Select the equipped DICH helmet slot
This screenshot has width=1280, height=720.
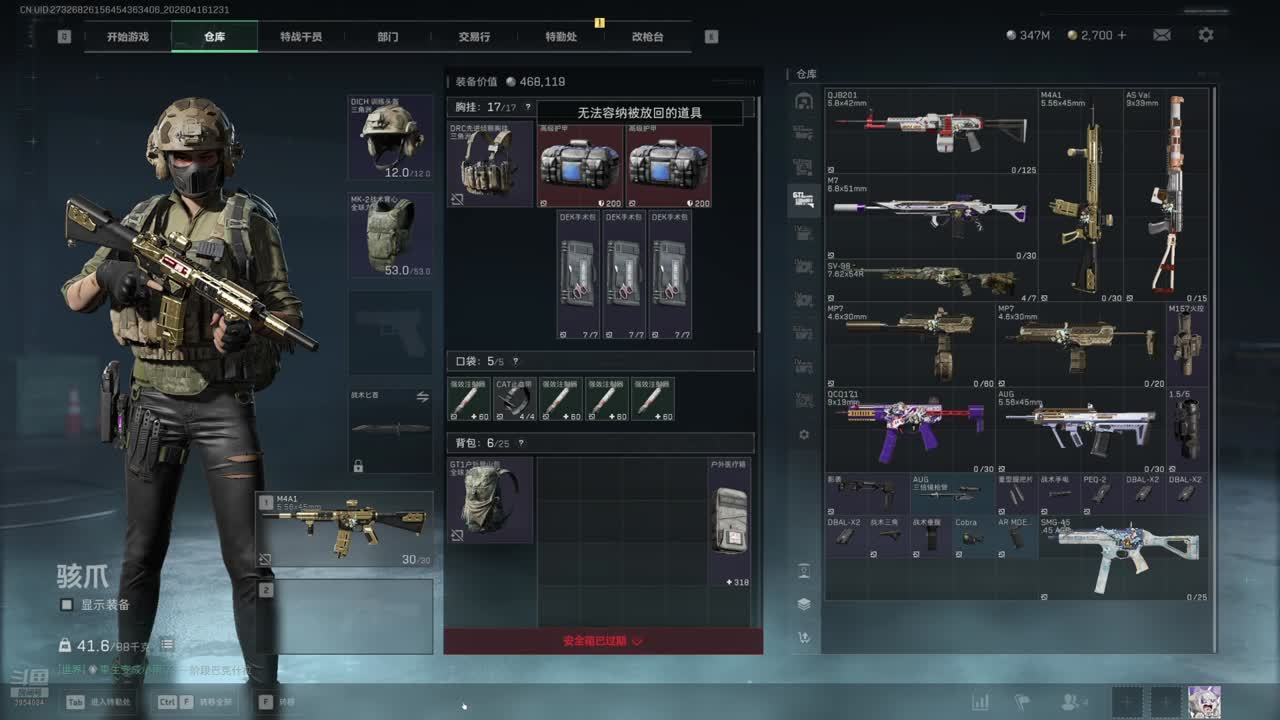(390, 138)
